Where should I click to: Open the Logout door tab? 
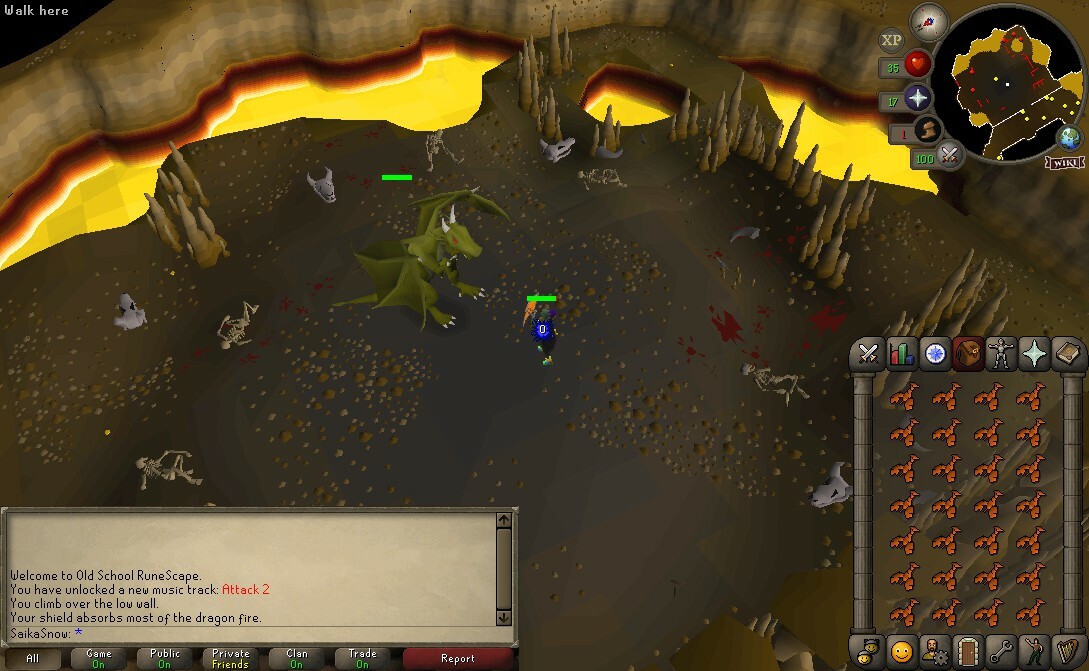[968, 650]
